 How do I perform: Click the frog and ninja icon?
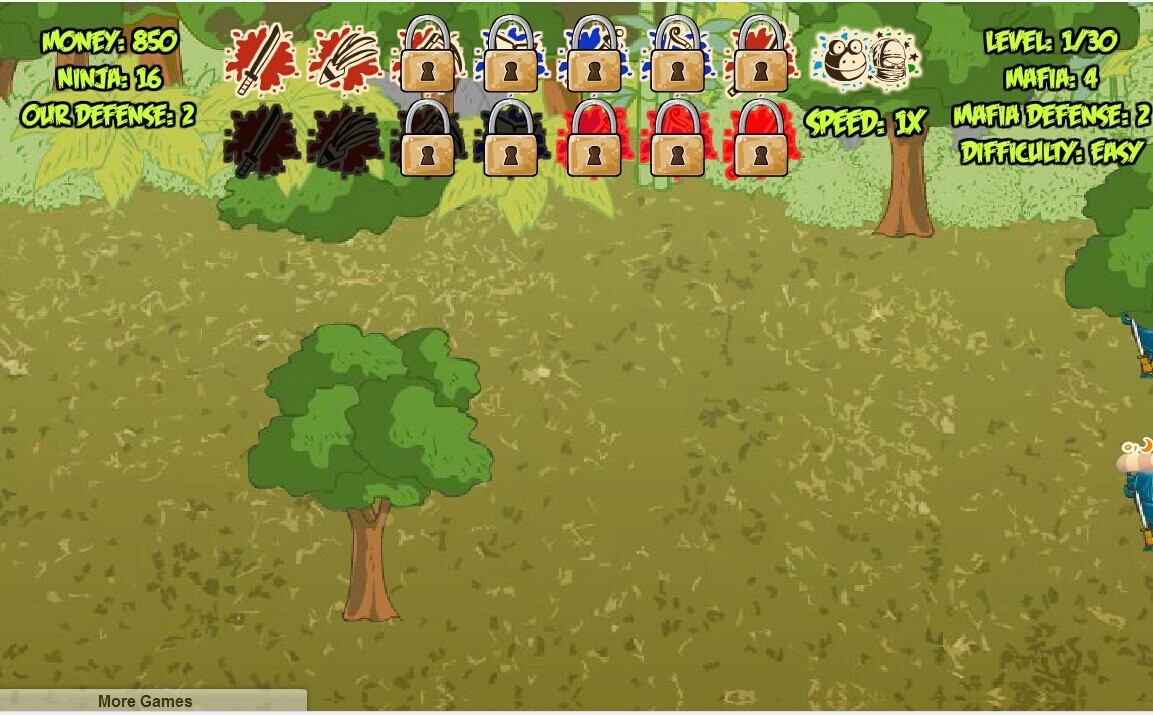click(x=864, y=60)
